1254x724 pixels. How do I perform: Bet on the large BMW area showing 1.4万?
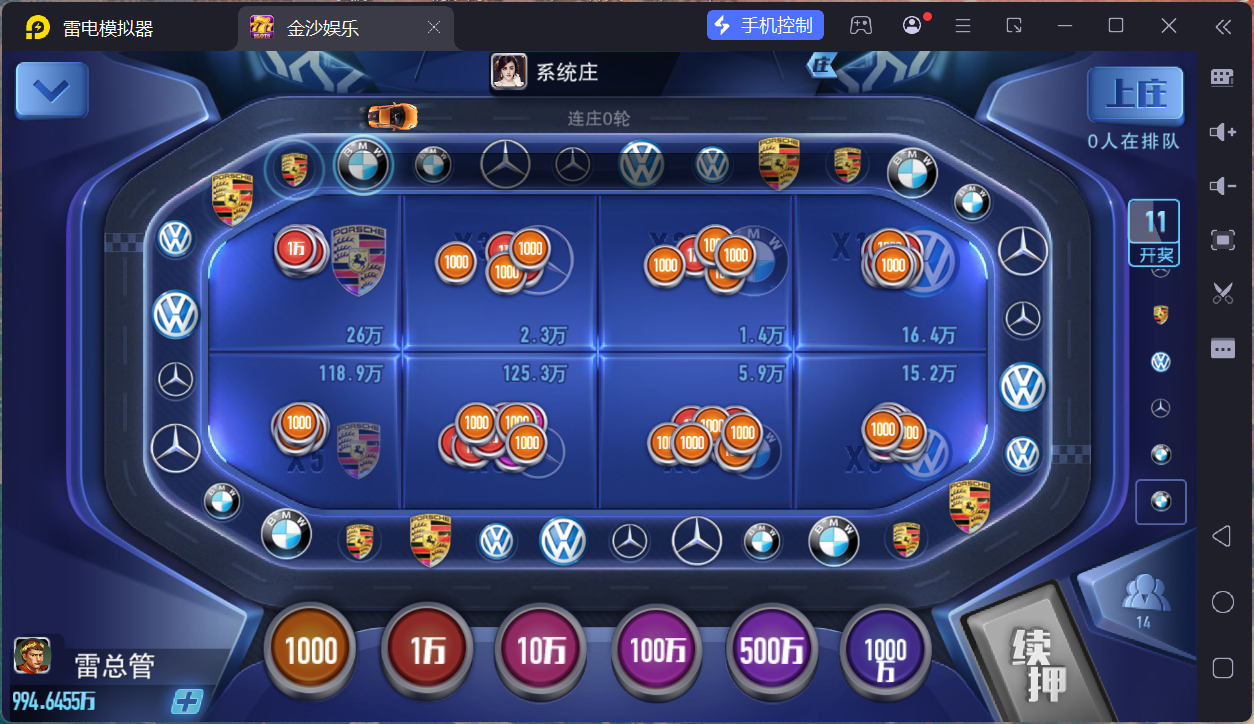696,273
